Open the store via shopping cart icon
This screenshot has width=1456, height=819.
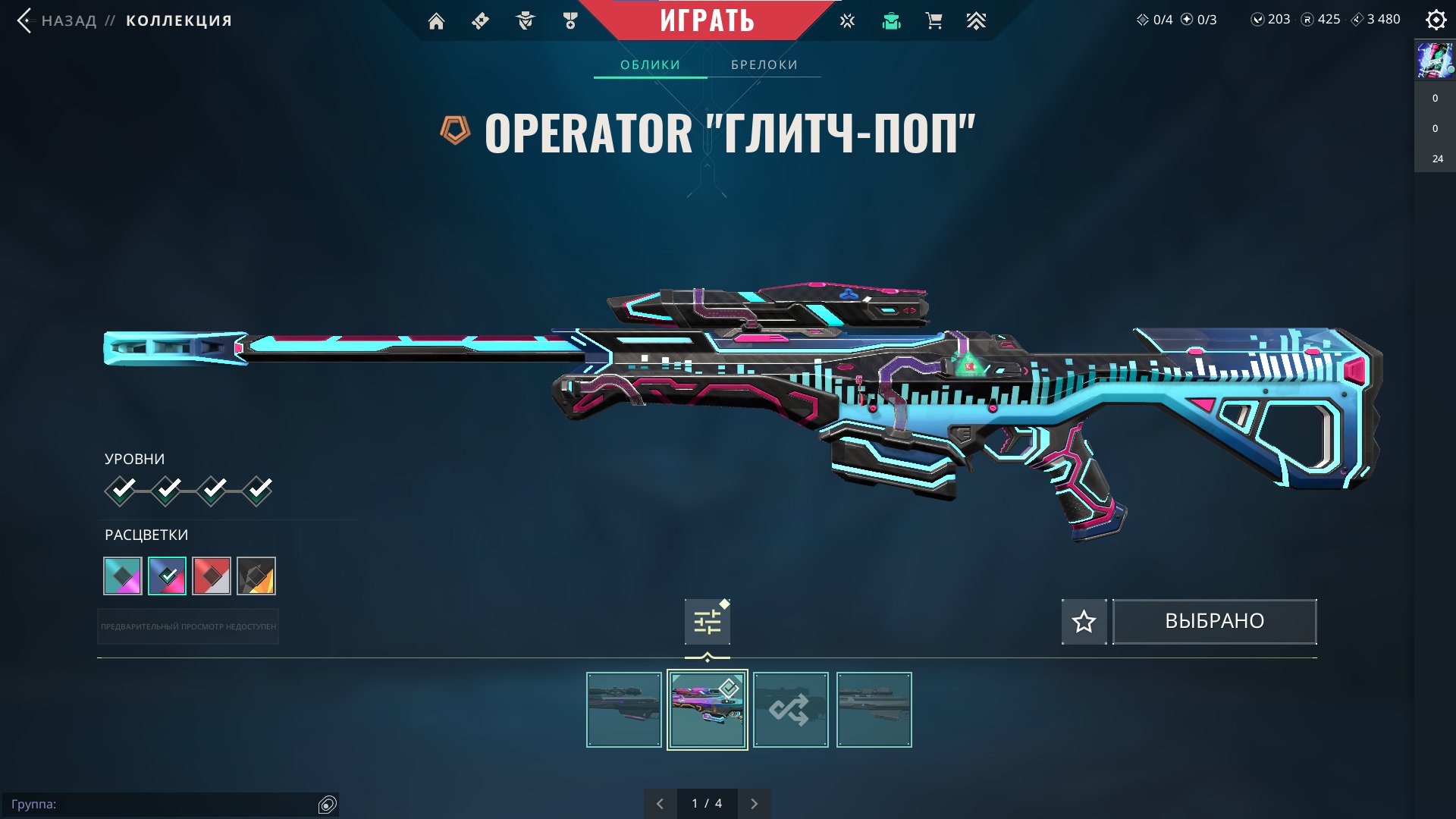point(934,21)
